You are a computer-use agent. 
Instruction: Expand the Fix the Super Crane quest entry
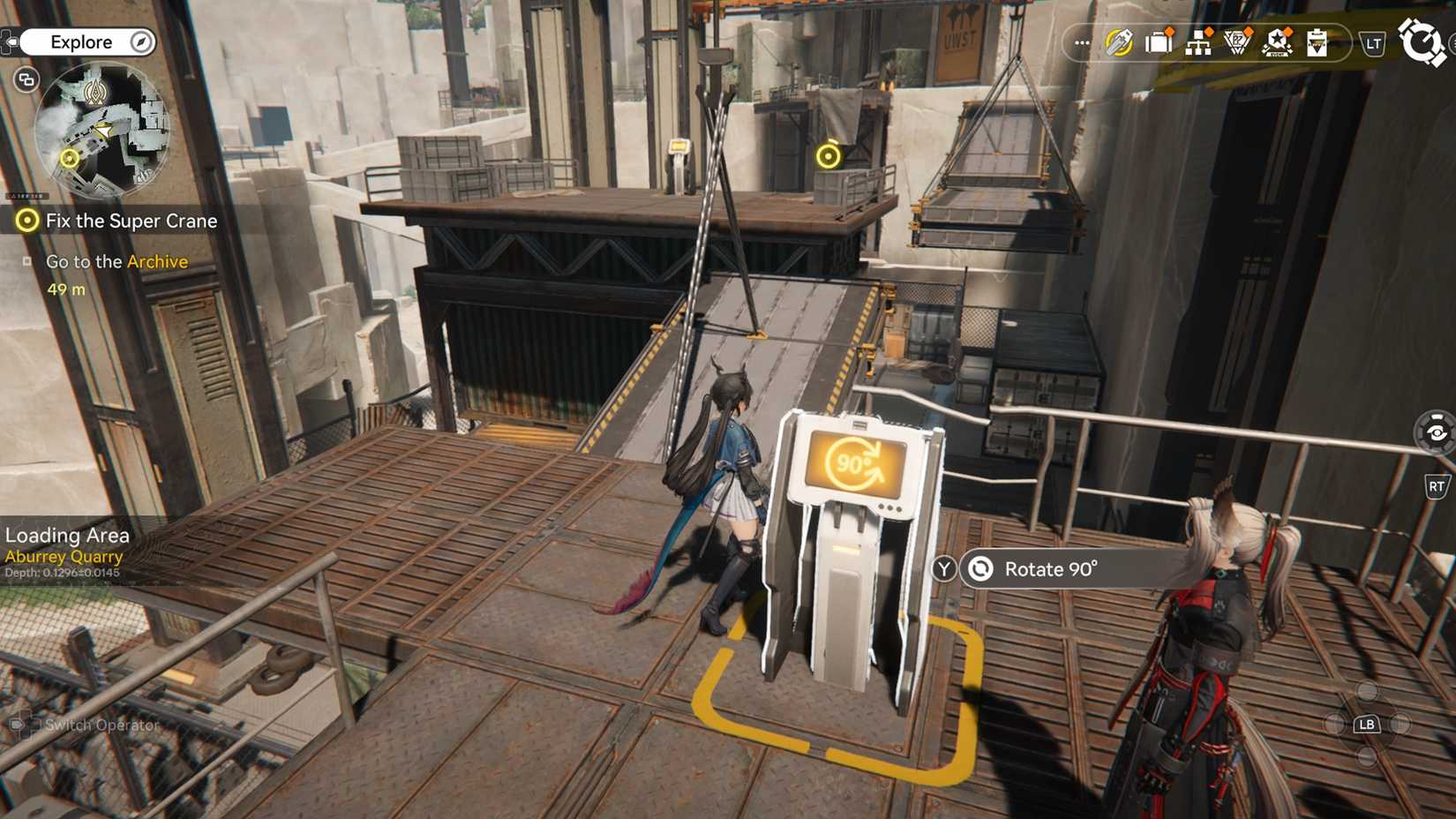click(x=131, y=221)
